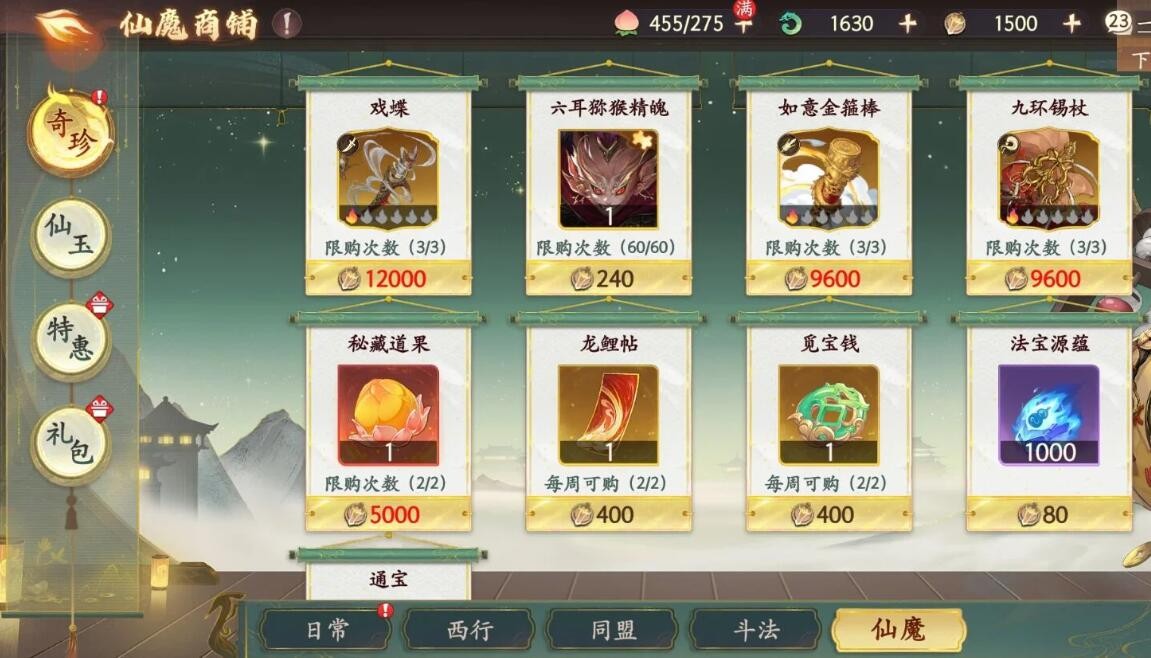Open the 同盟 shop tab

[x=612, y=630]
